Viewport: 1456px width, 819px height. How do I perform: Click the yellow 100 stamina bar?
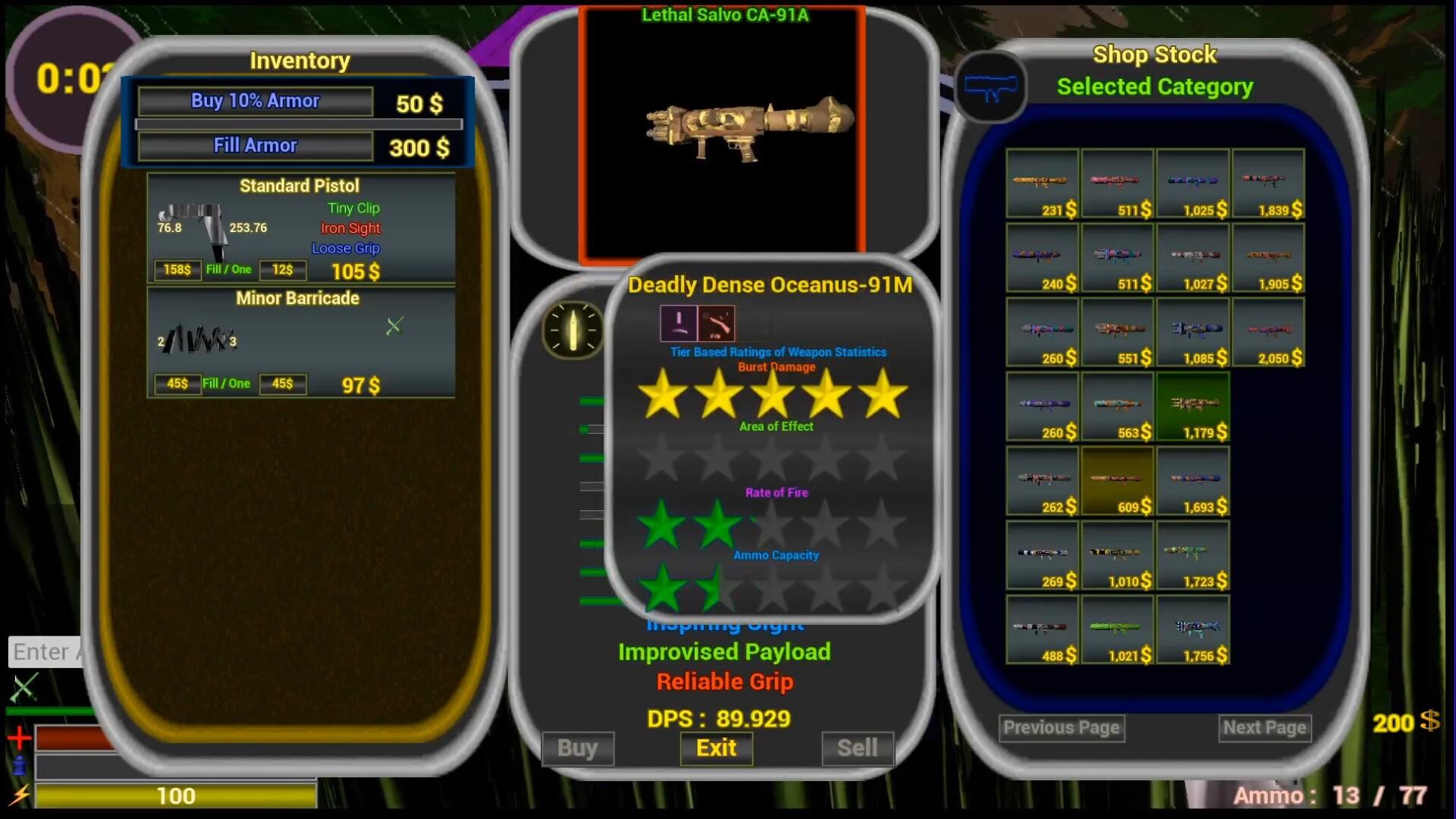tap(176, 795)
